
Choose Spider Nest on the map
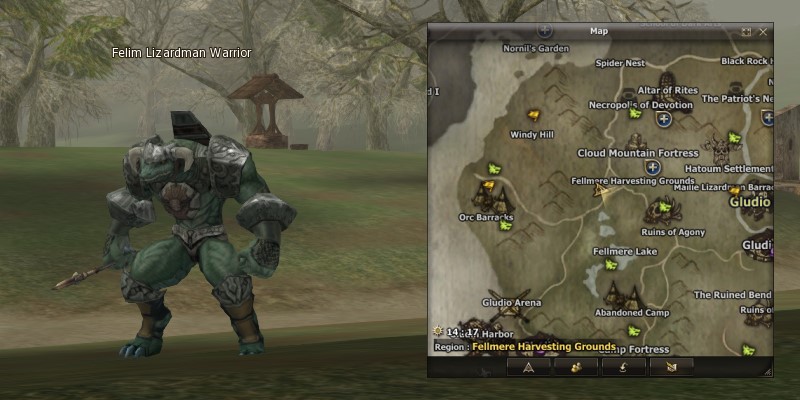click(620, 63)
